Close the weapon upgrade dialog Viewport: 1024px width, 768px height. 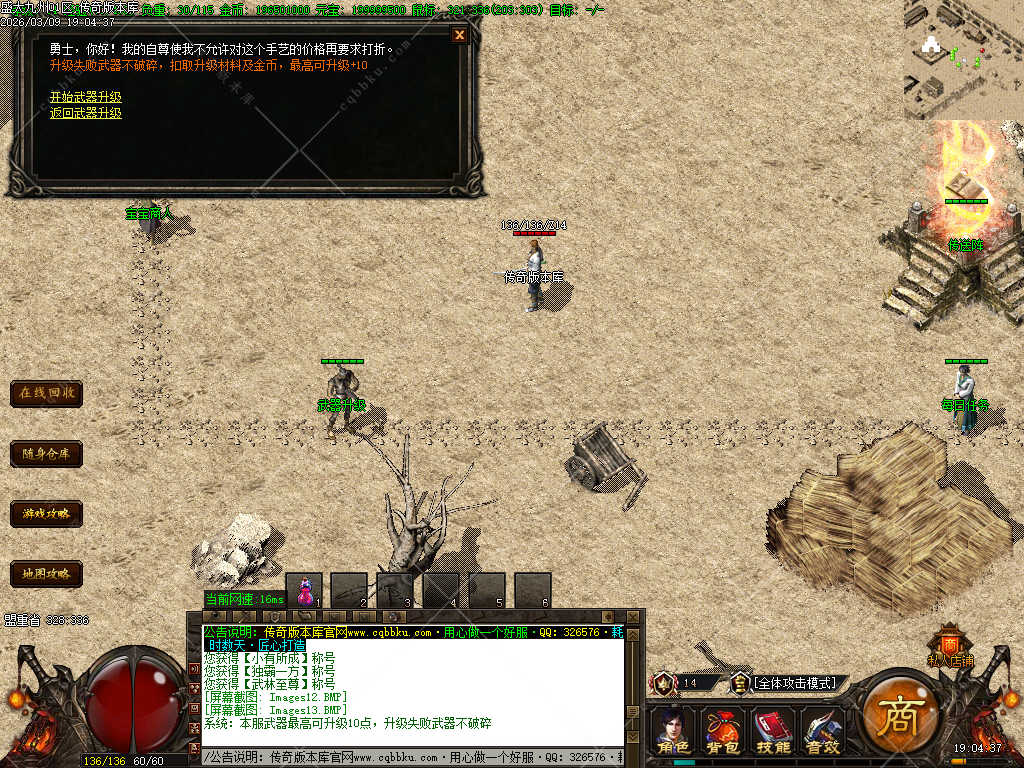[459, 35]
